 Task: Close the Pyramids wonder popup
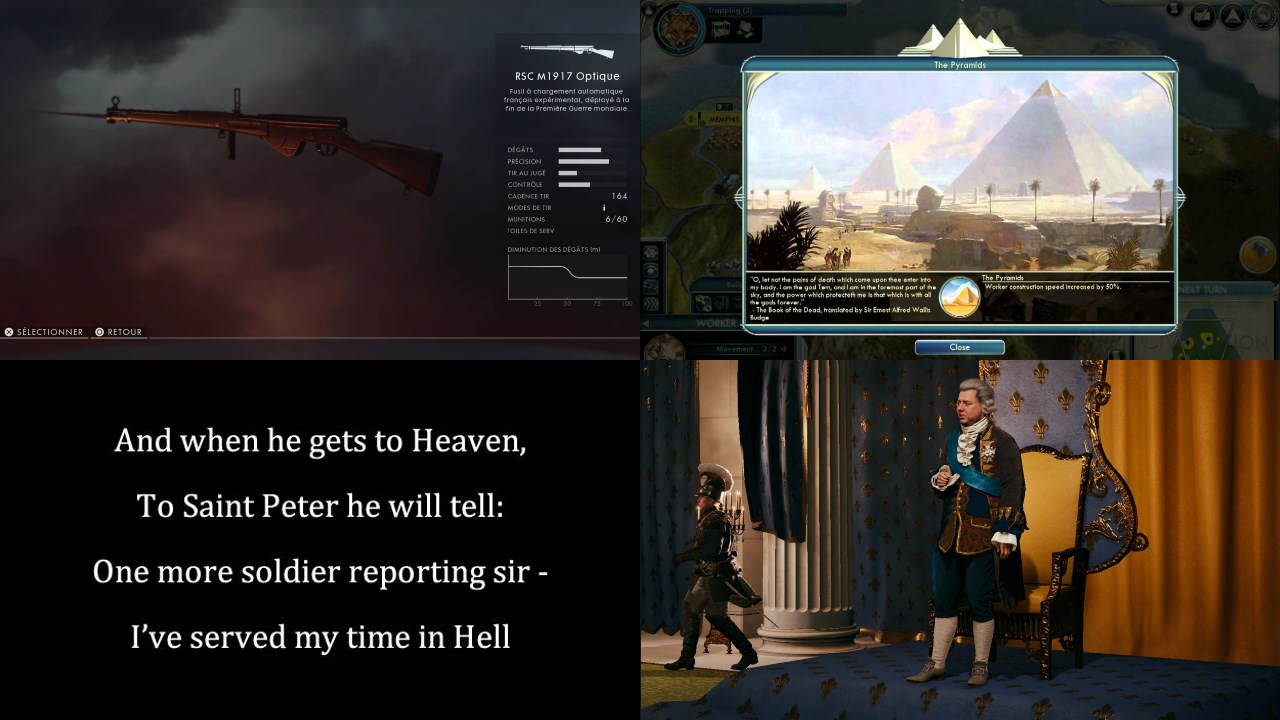pos(959,347)
